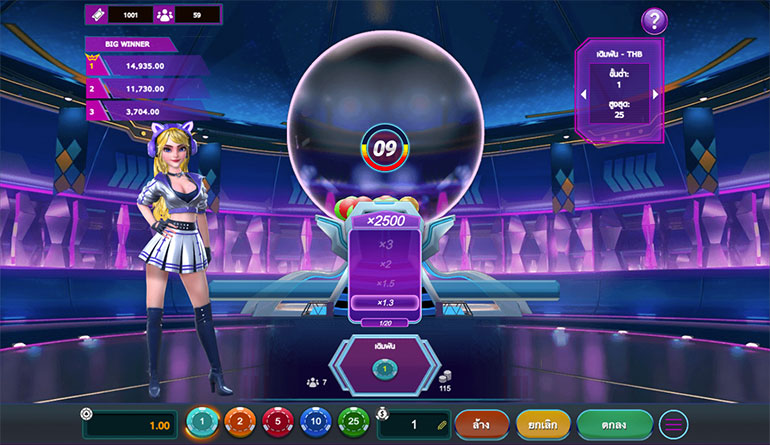
Task: Click the right arrow on bet limits panel
Action: point(656,94)
